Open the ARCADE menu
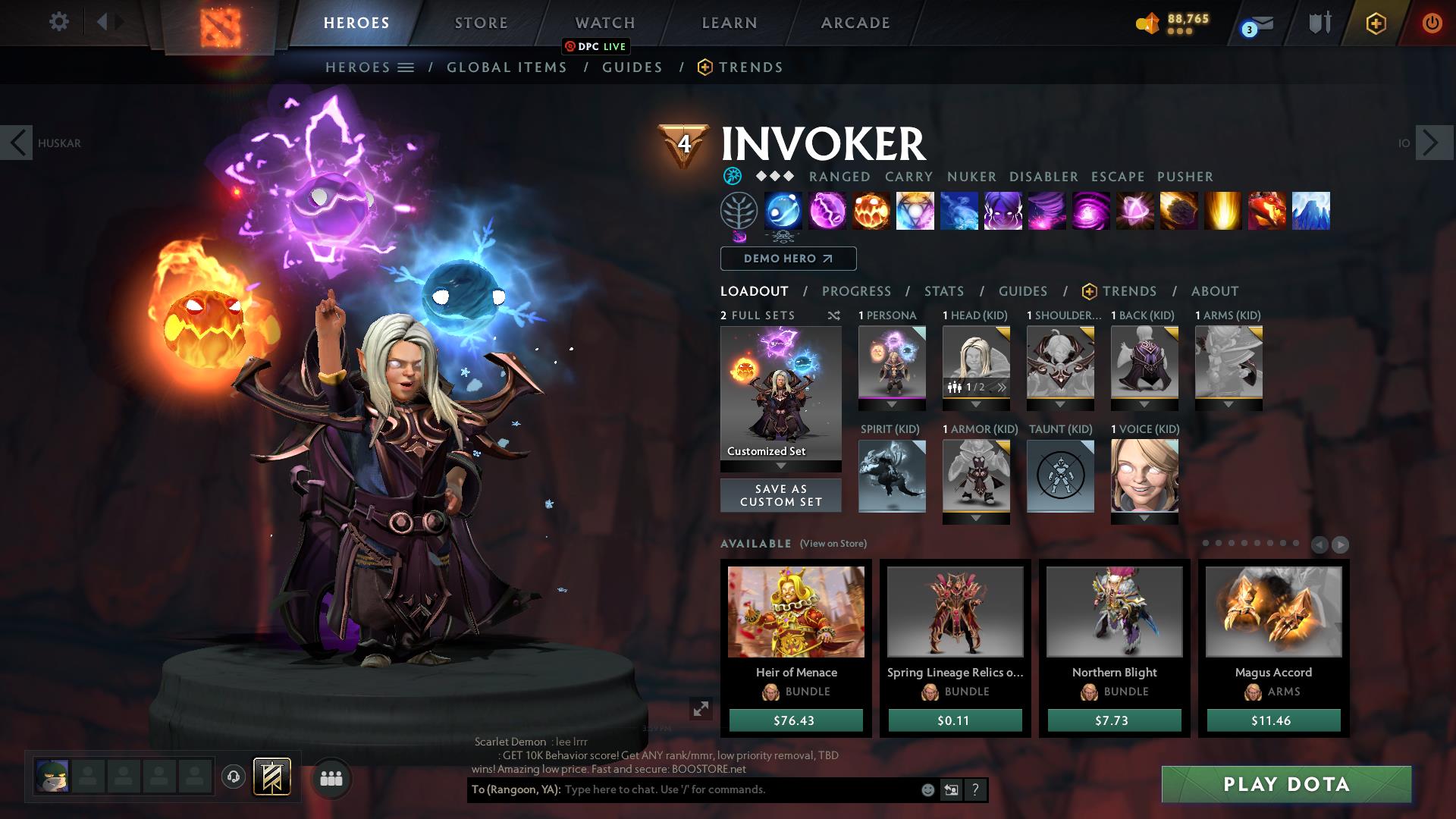Viewport: 1456px width, 819px height. click(855, 23)
